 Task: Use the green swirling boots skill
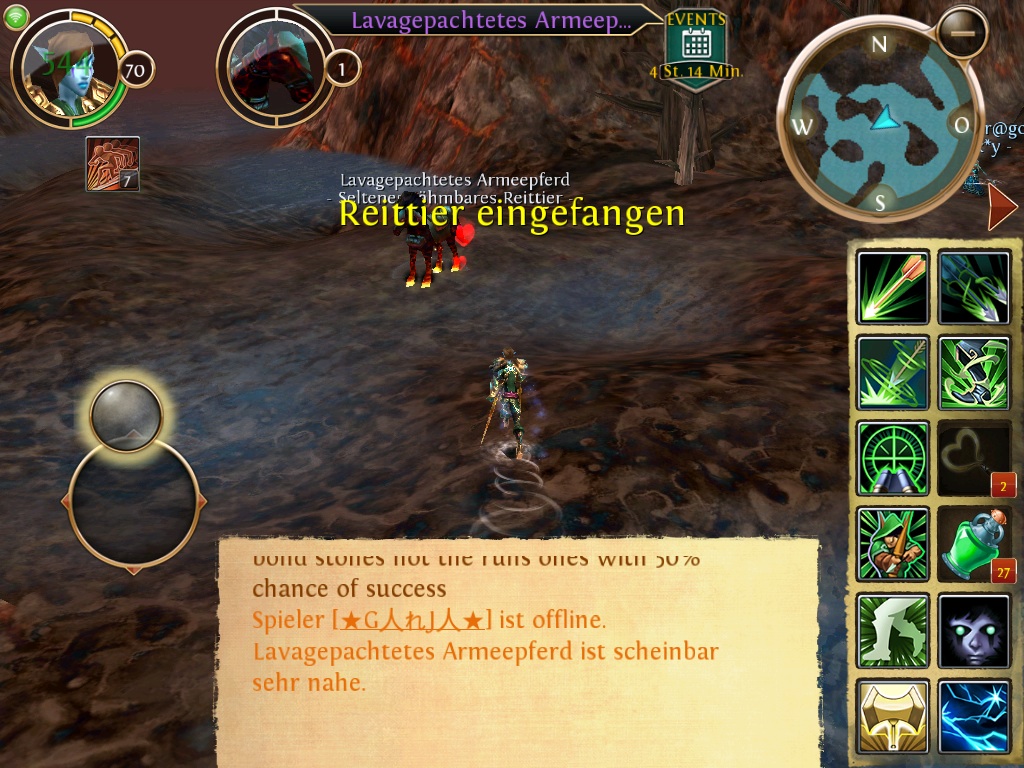click(x=974, y=373)
